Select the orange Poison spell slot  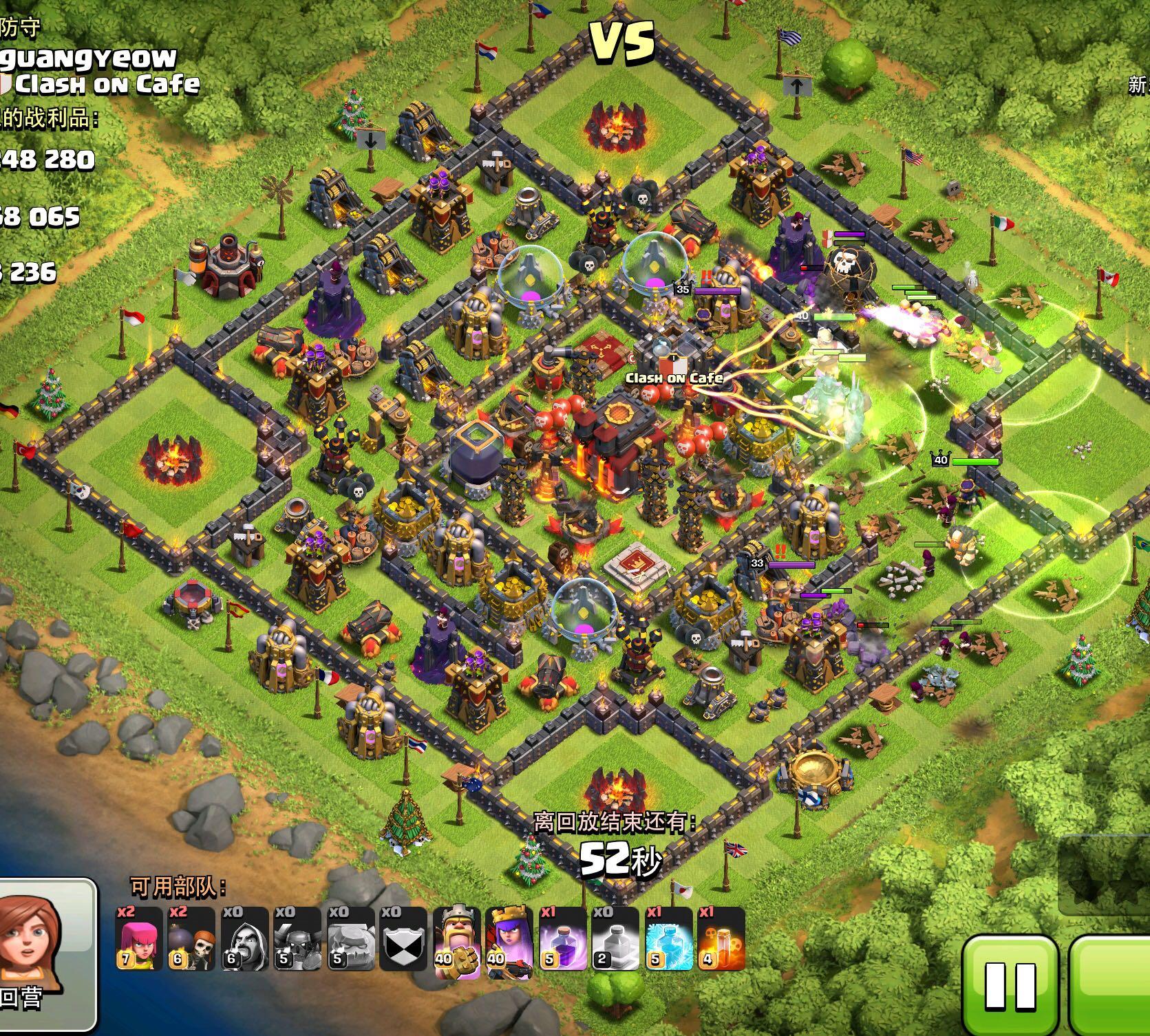(x=721, y=939)
